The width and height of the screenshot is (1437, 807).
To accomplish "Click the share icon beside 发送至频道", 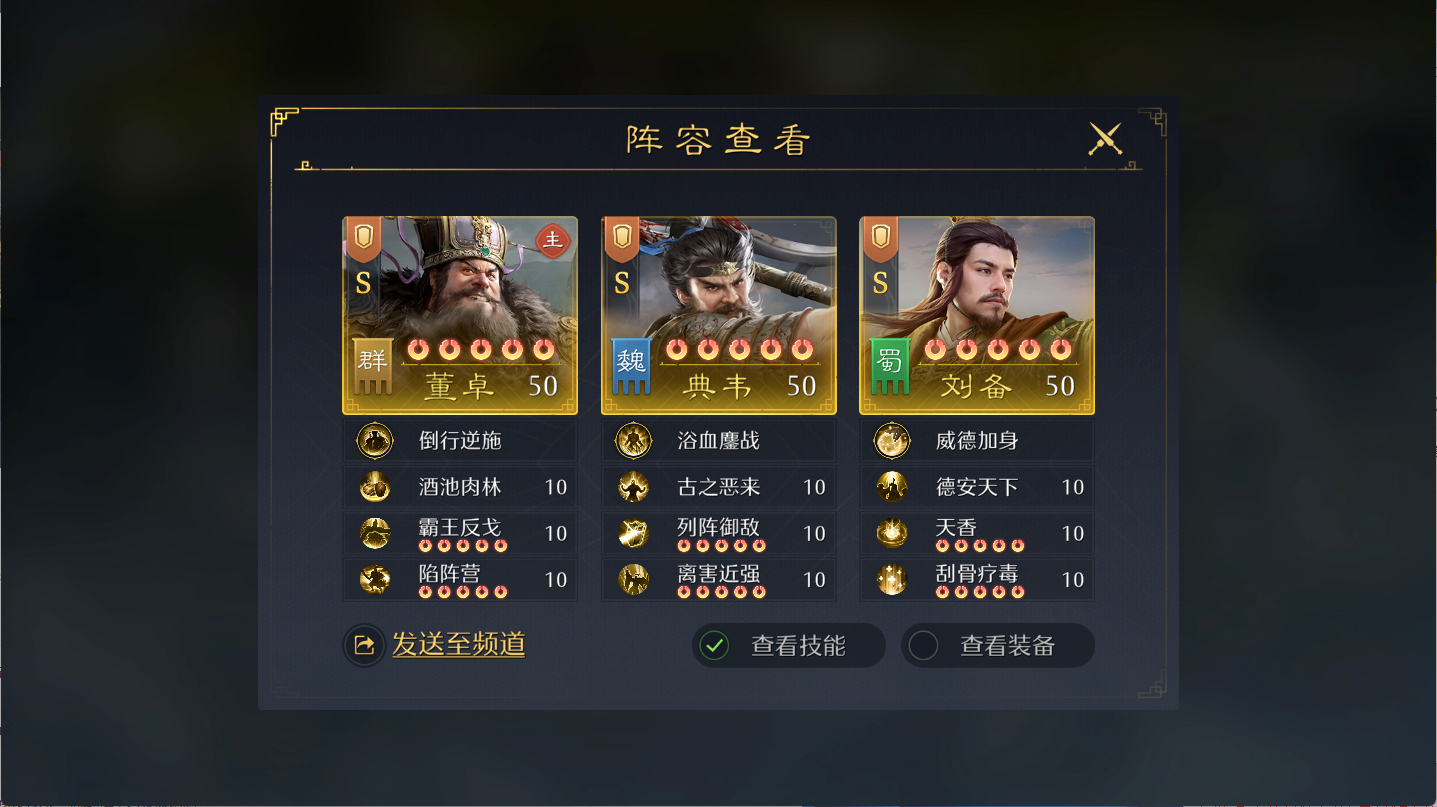I will click(x=365, y=645).
